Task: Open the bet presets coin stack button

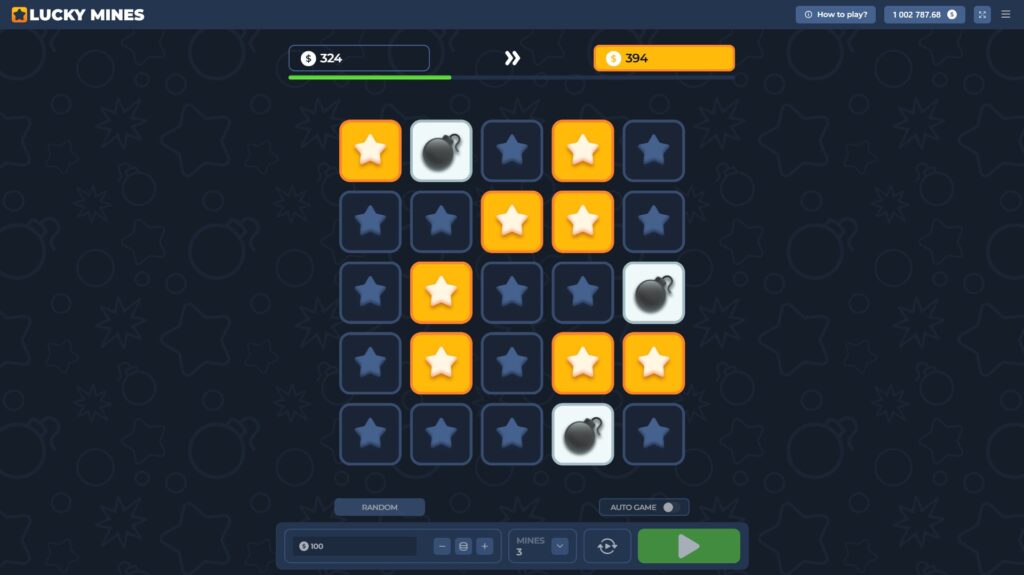Action: [463, 546]
